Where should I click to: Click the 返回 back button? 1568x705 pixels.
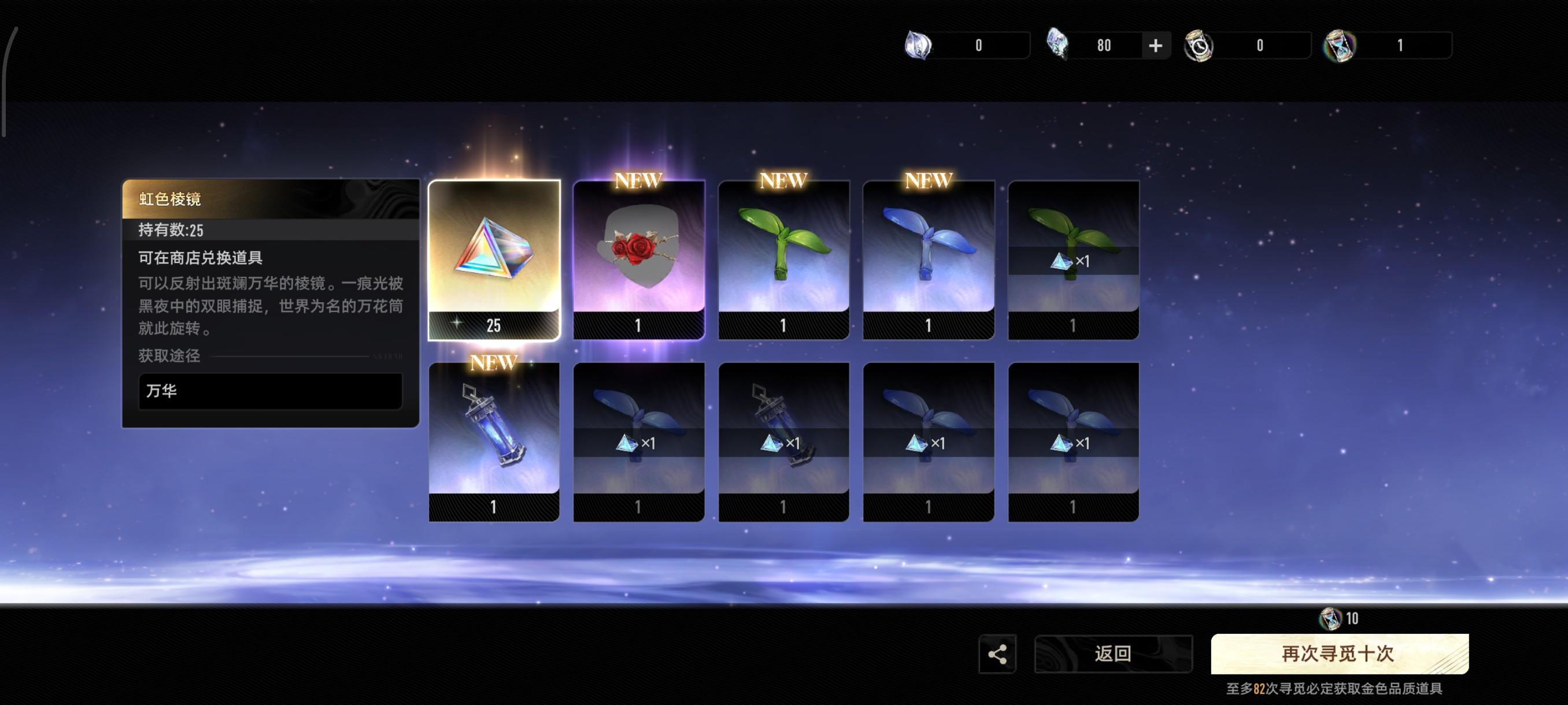pos(1113,654)
